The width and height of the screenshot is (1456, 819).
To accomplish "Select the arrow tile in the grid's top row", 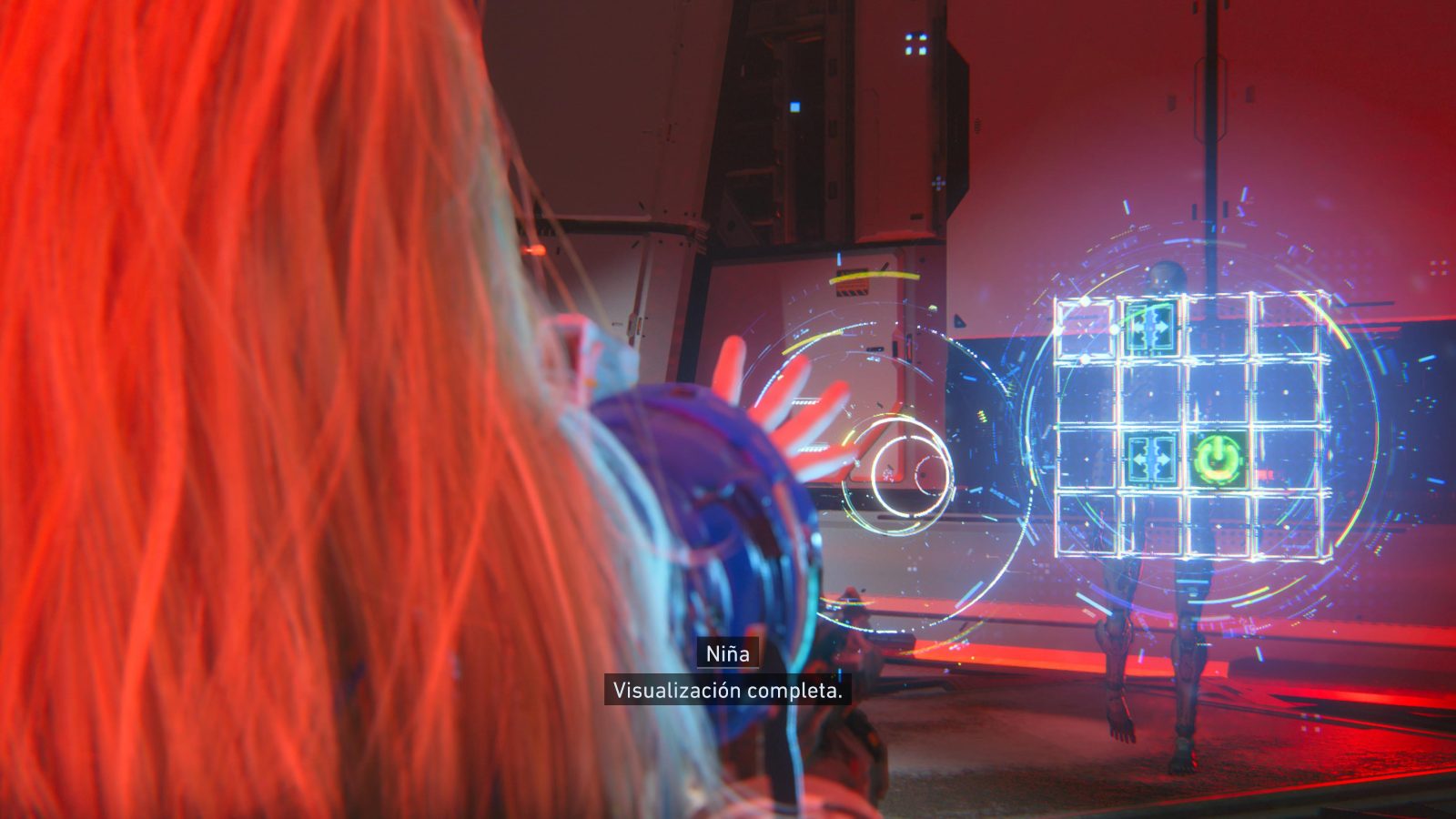I will pos(1151,327).
